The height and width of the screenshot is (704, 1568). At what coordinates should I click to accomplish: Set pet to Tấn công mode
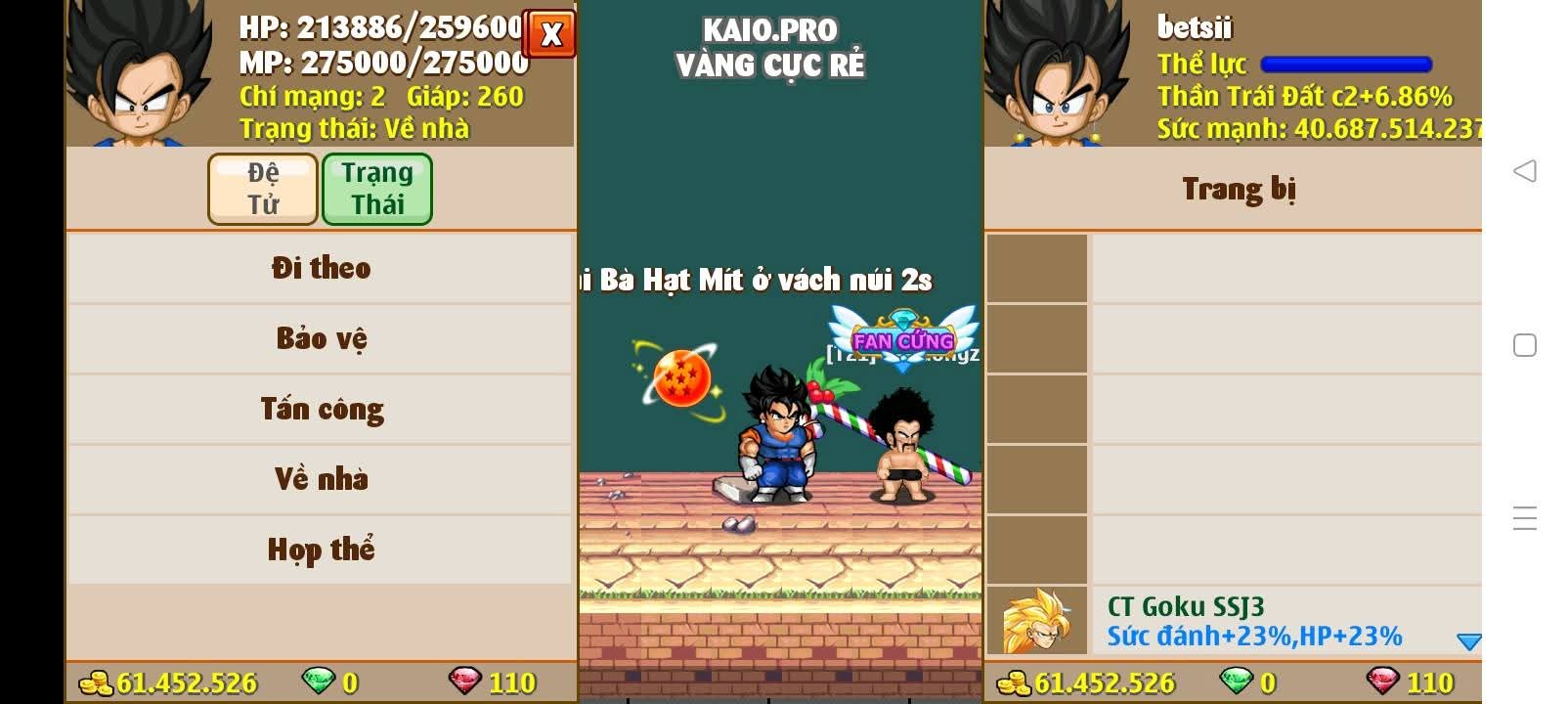(321, 409)
